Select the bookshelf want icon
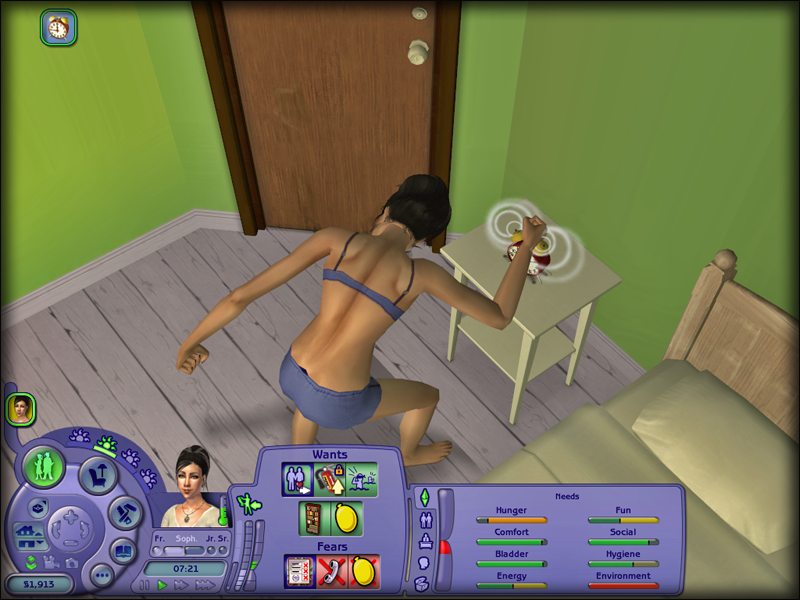 pyautogui.click(x=314, y=519)
